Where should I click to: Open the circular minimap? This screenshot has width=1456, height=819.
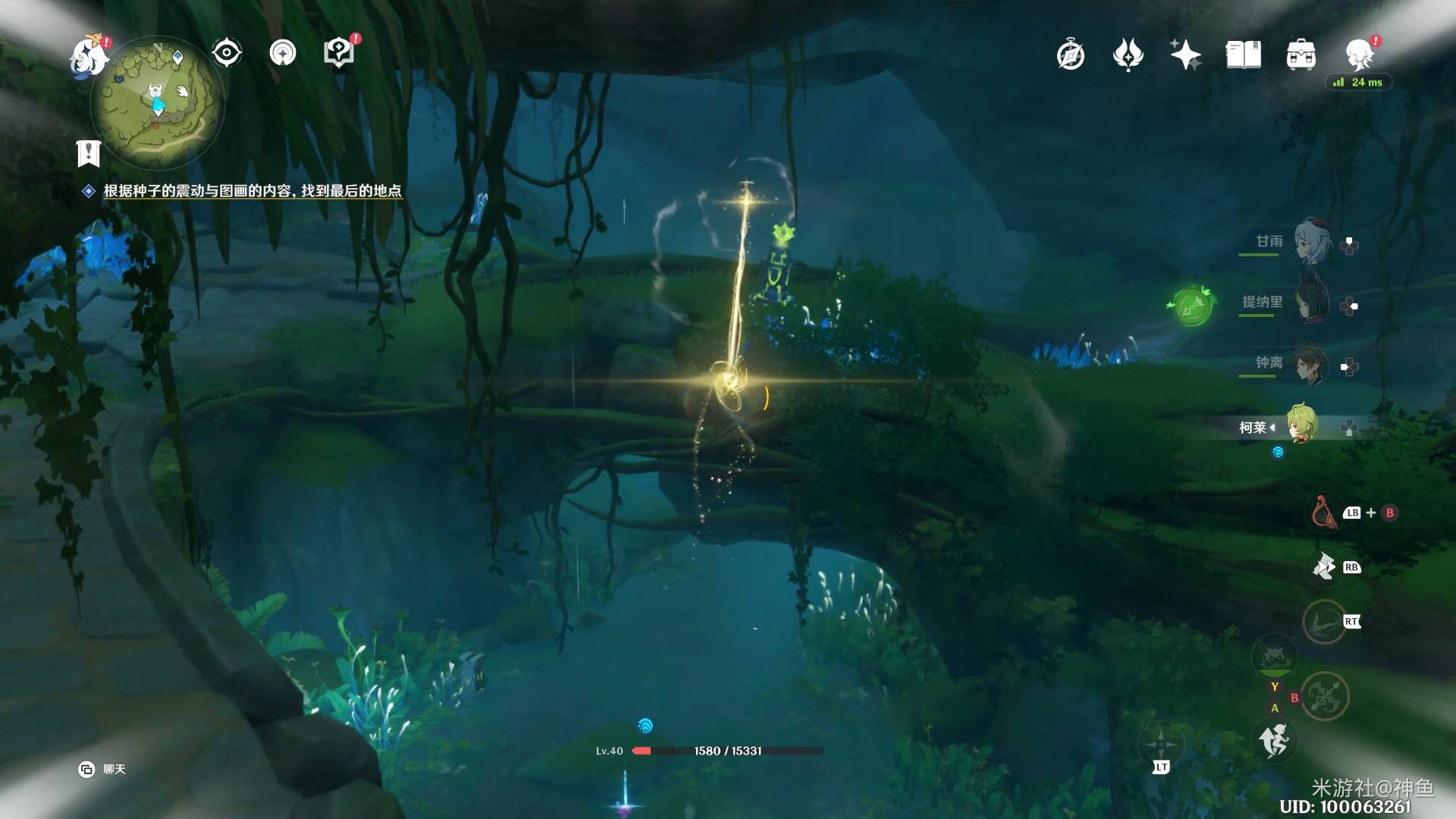[x=157, y=102]
